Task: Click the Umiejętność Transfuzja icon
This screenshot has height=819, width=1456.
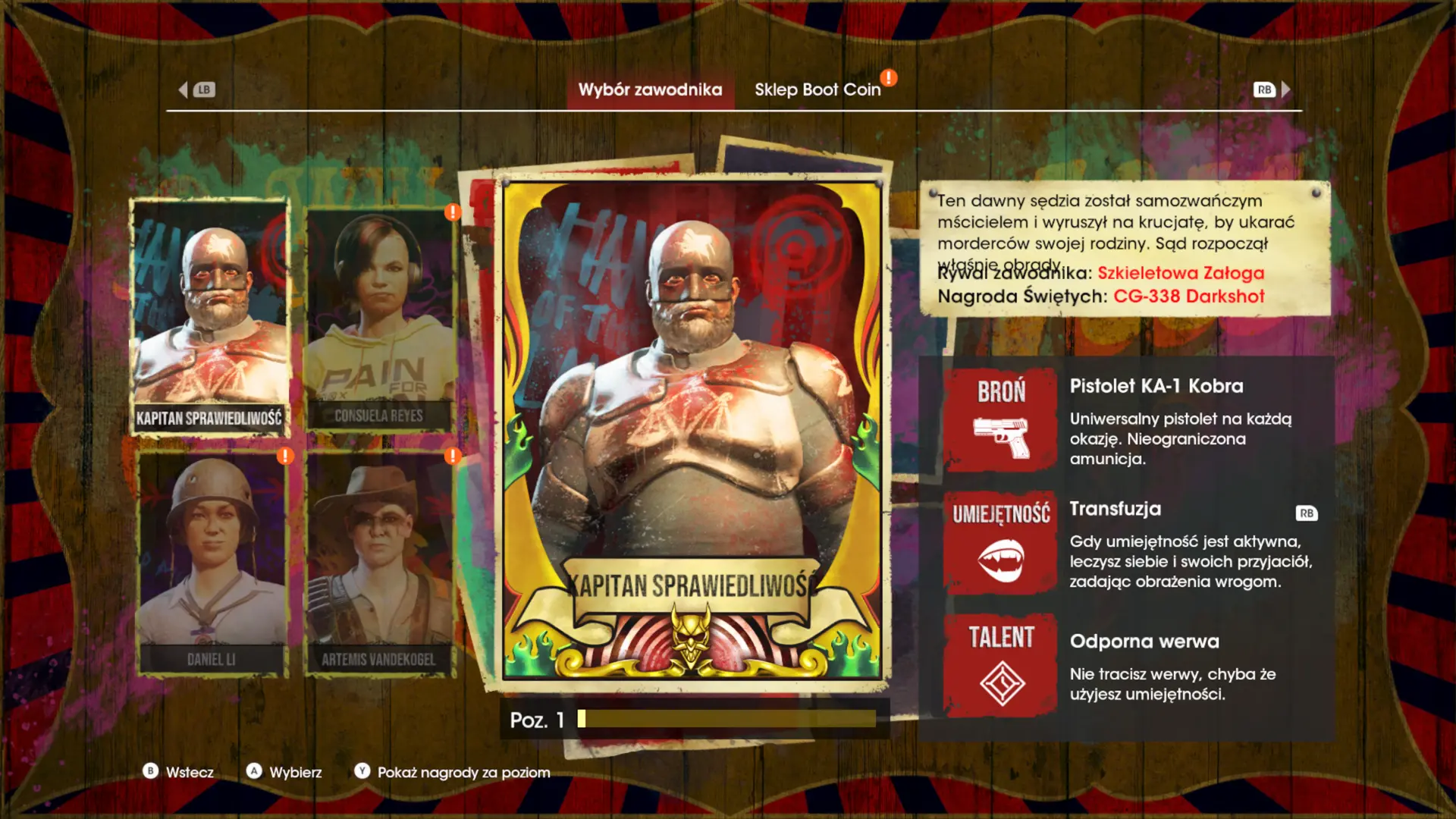Action: click(x=1000, y=543)
